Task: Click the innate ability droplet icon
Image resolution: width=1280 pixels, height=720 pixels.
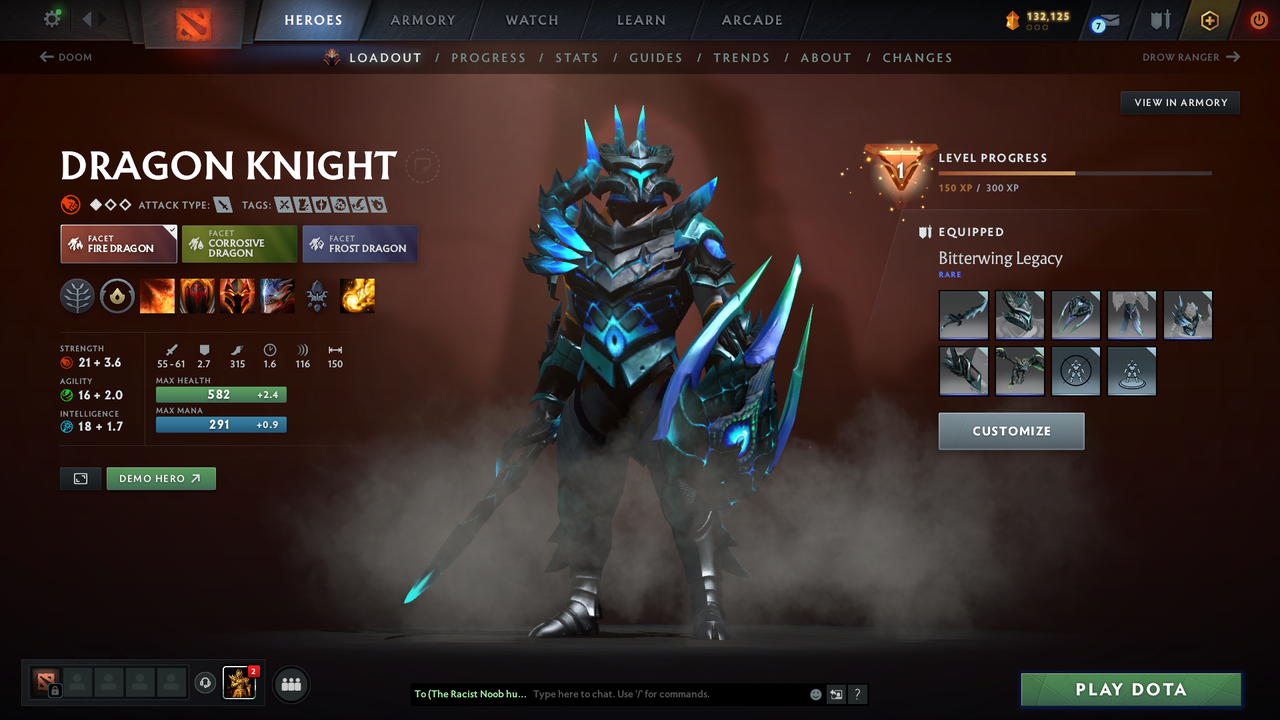Action: pos(117,296)
